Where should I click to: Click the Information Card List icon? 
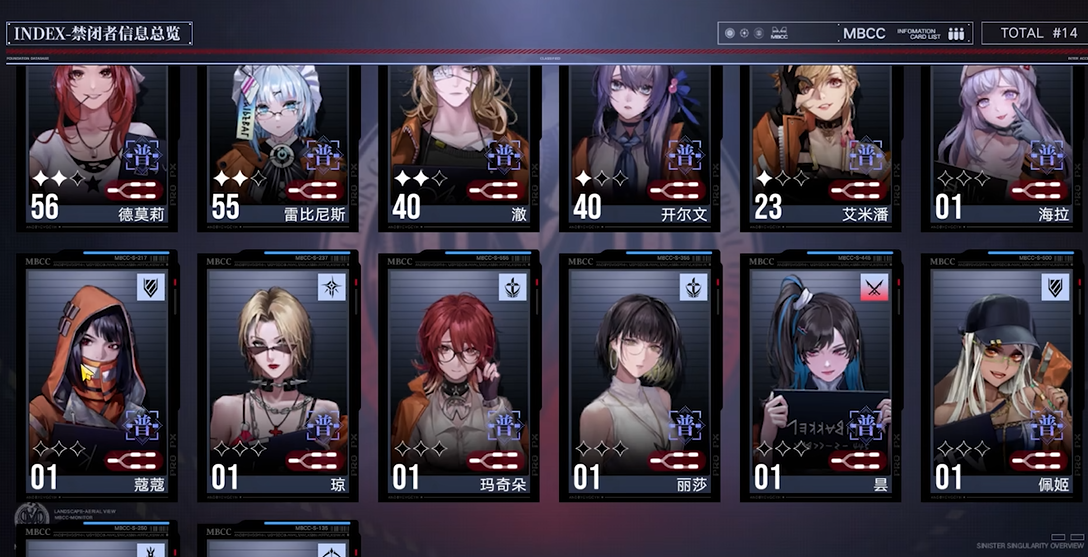(x=956, y=33)
